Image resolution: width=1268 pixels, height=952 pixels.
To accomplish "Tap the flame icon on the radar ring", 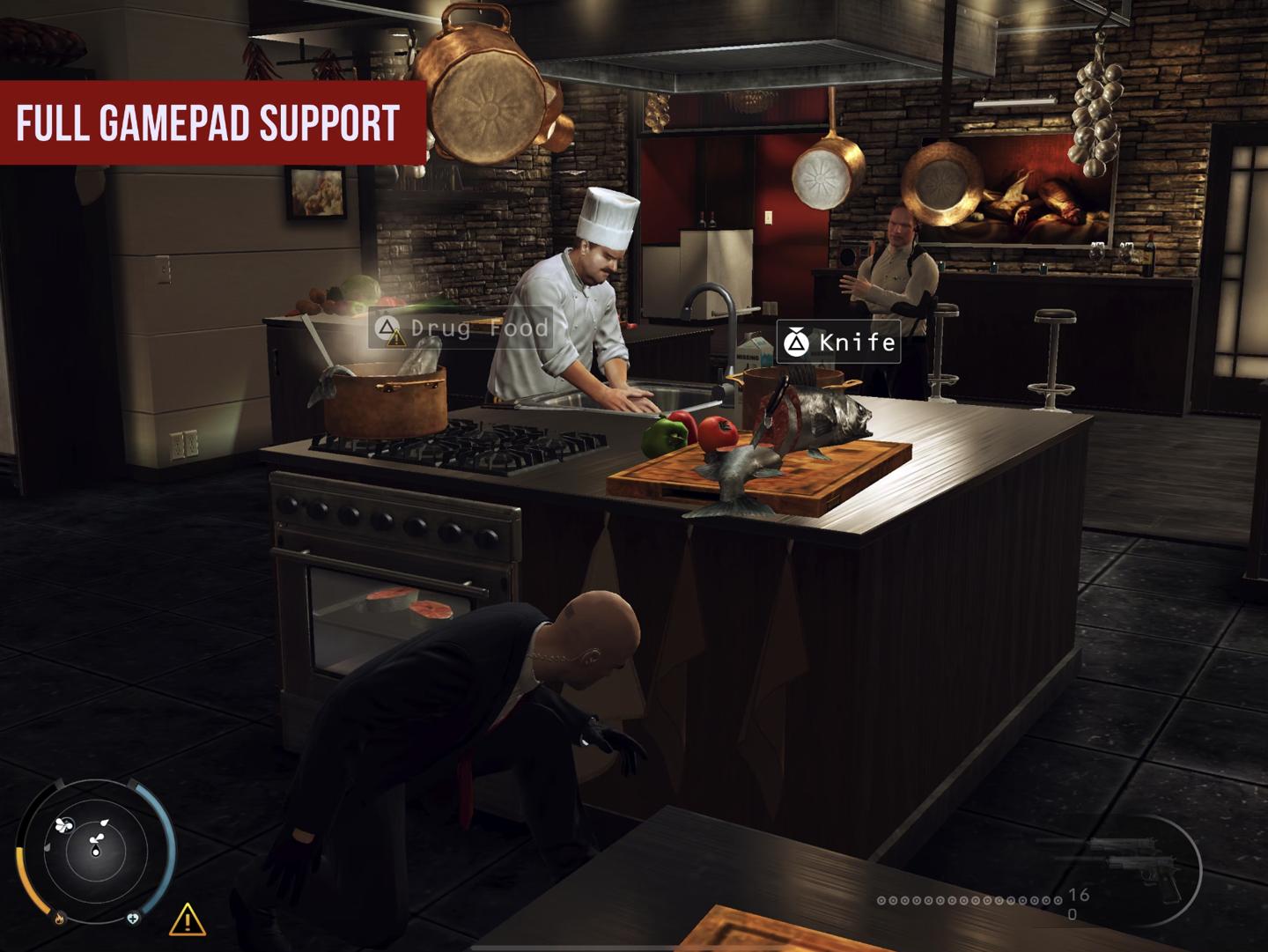I will 60,919.
